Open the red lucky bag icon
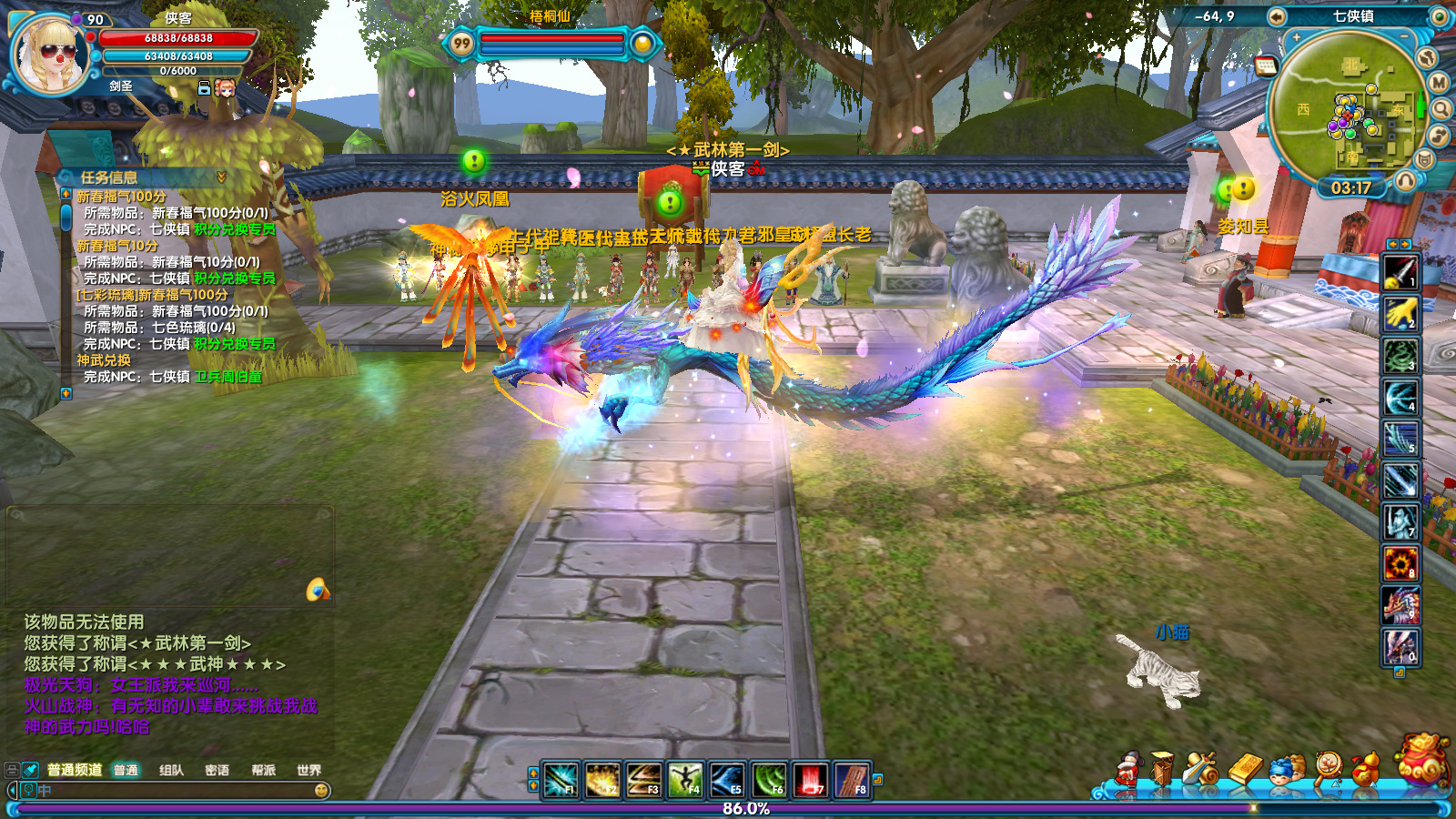This screenshot has height=819, width=1456. tap(1423, 761)
